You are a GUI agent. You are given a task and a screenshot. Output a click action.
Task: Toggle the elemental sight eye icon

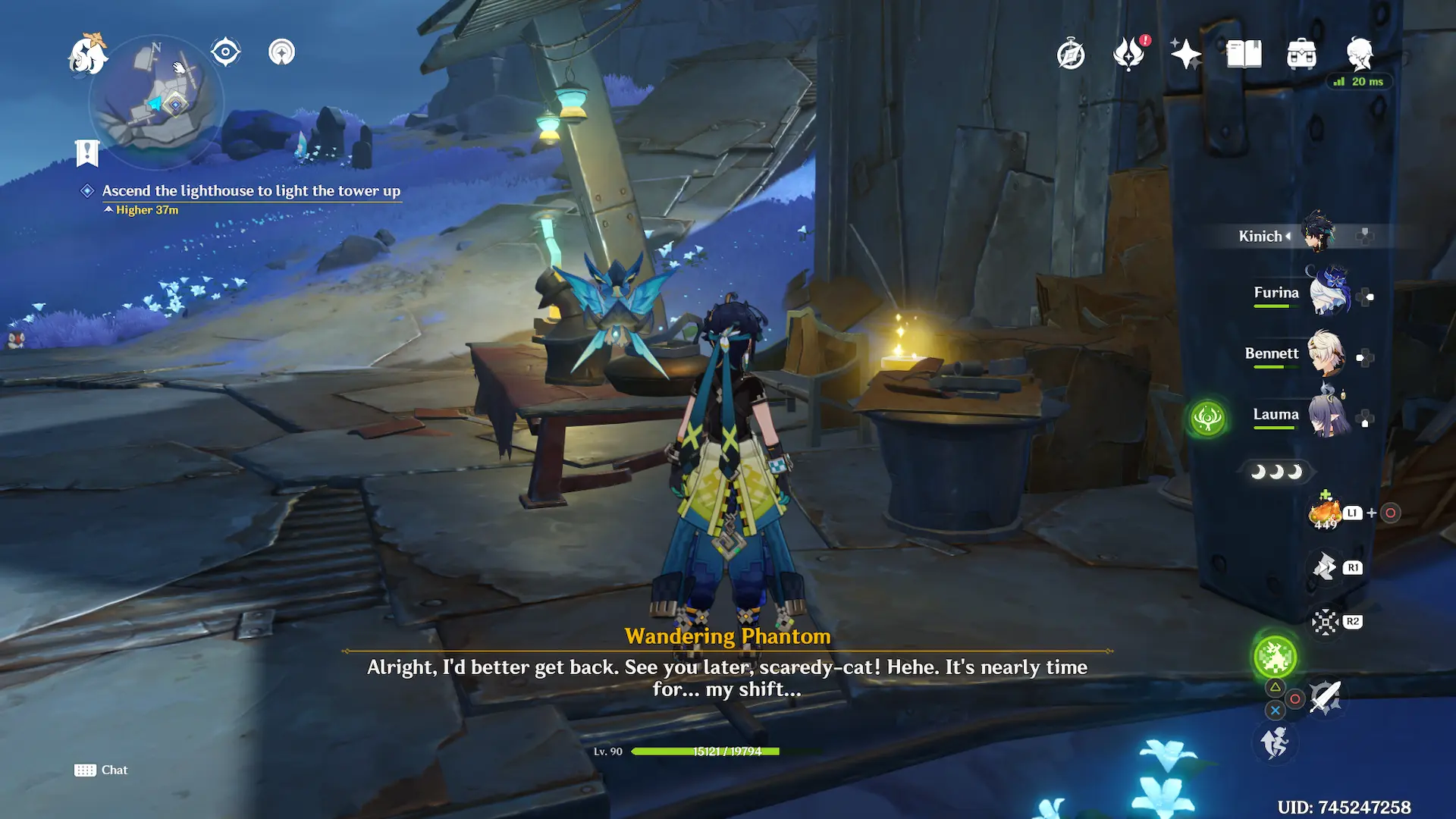(225, 52)
